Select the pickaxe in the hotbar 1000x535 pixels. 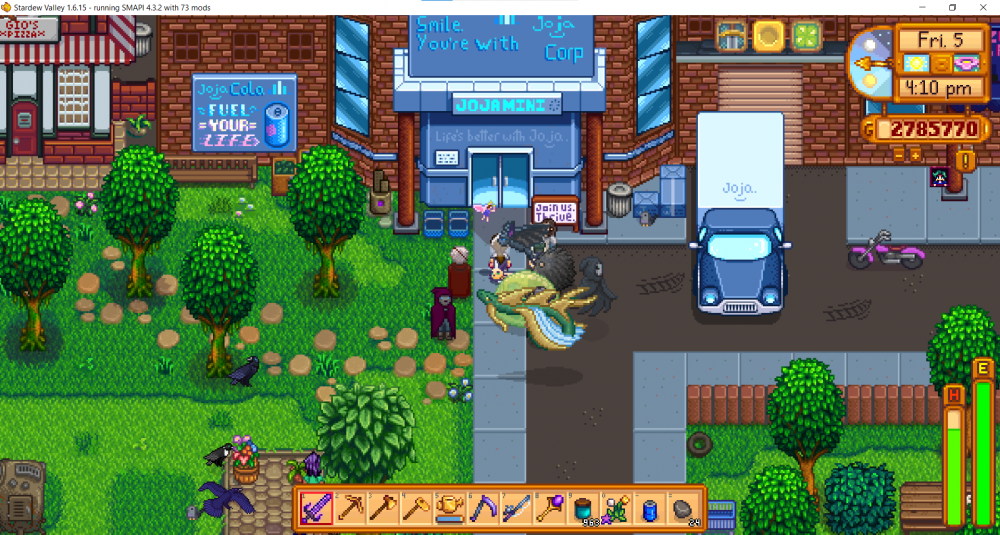349,508
